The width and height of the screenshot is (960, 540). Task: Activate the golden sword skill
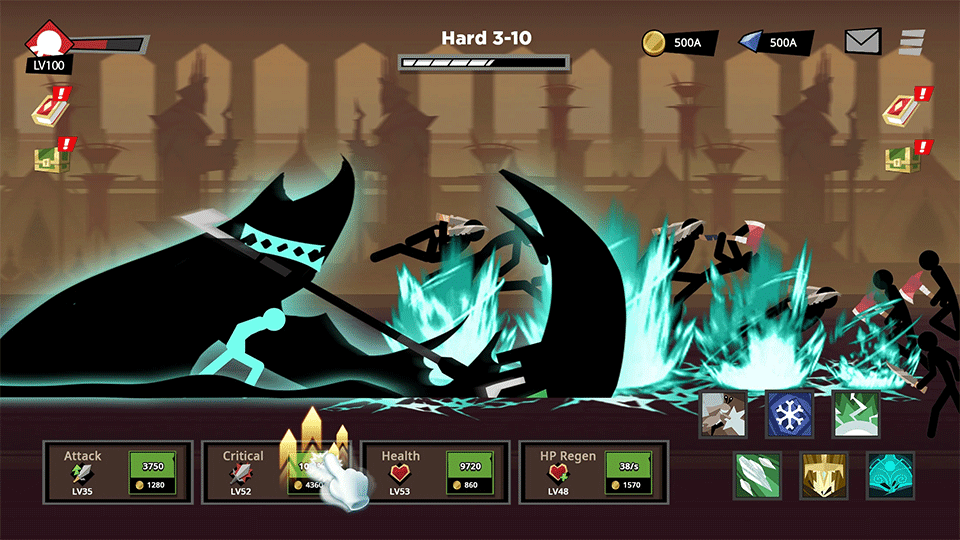pos(823,475)
